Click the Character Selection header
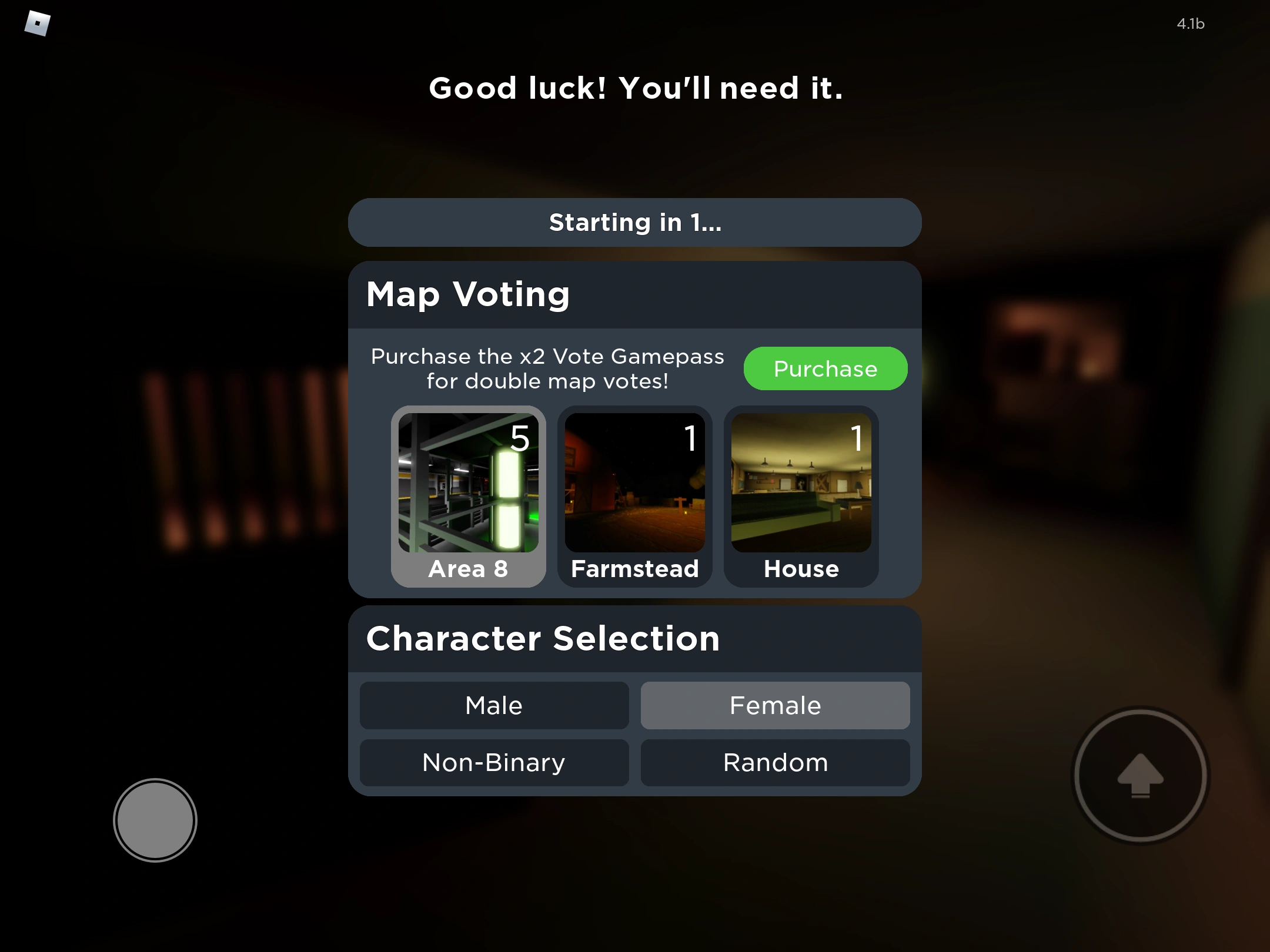This screenshot has width=1270, height=952. coord(542,638)
